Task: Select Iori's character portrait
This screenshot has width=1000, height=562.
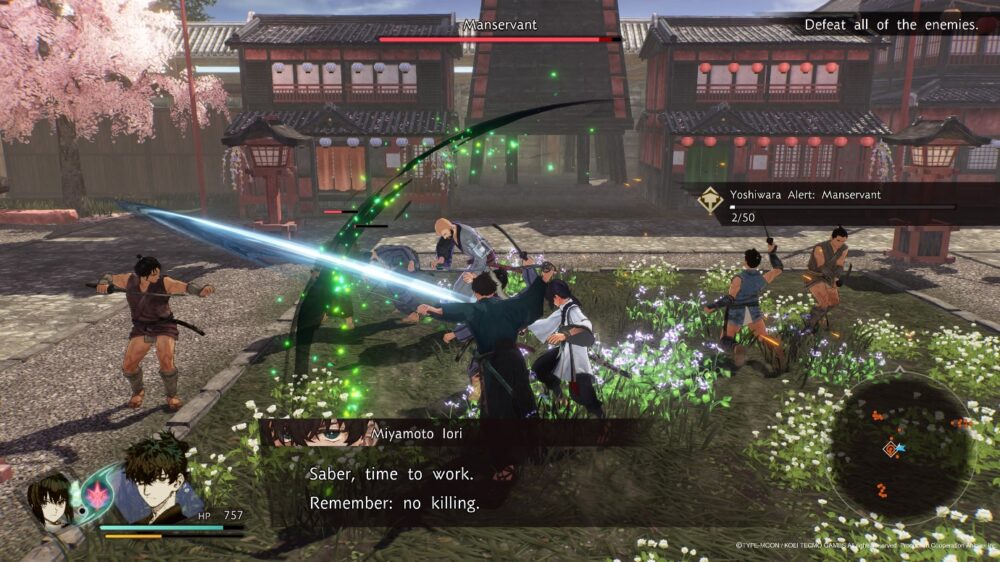Action: [x=158, y=480]
